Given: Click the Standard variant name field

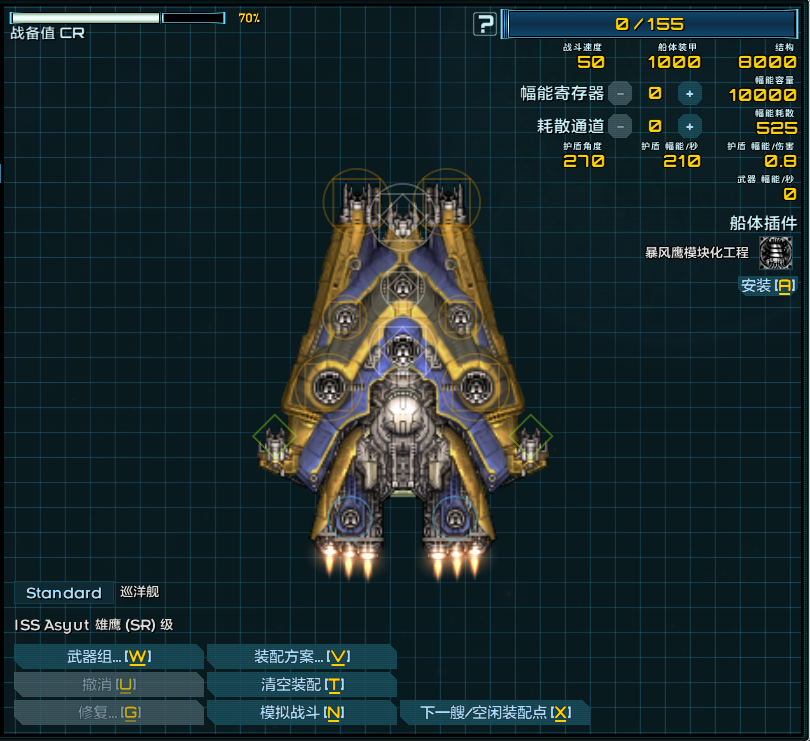Looking at the screenshot, I should [63, 593].
